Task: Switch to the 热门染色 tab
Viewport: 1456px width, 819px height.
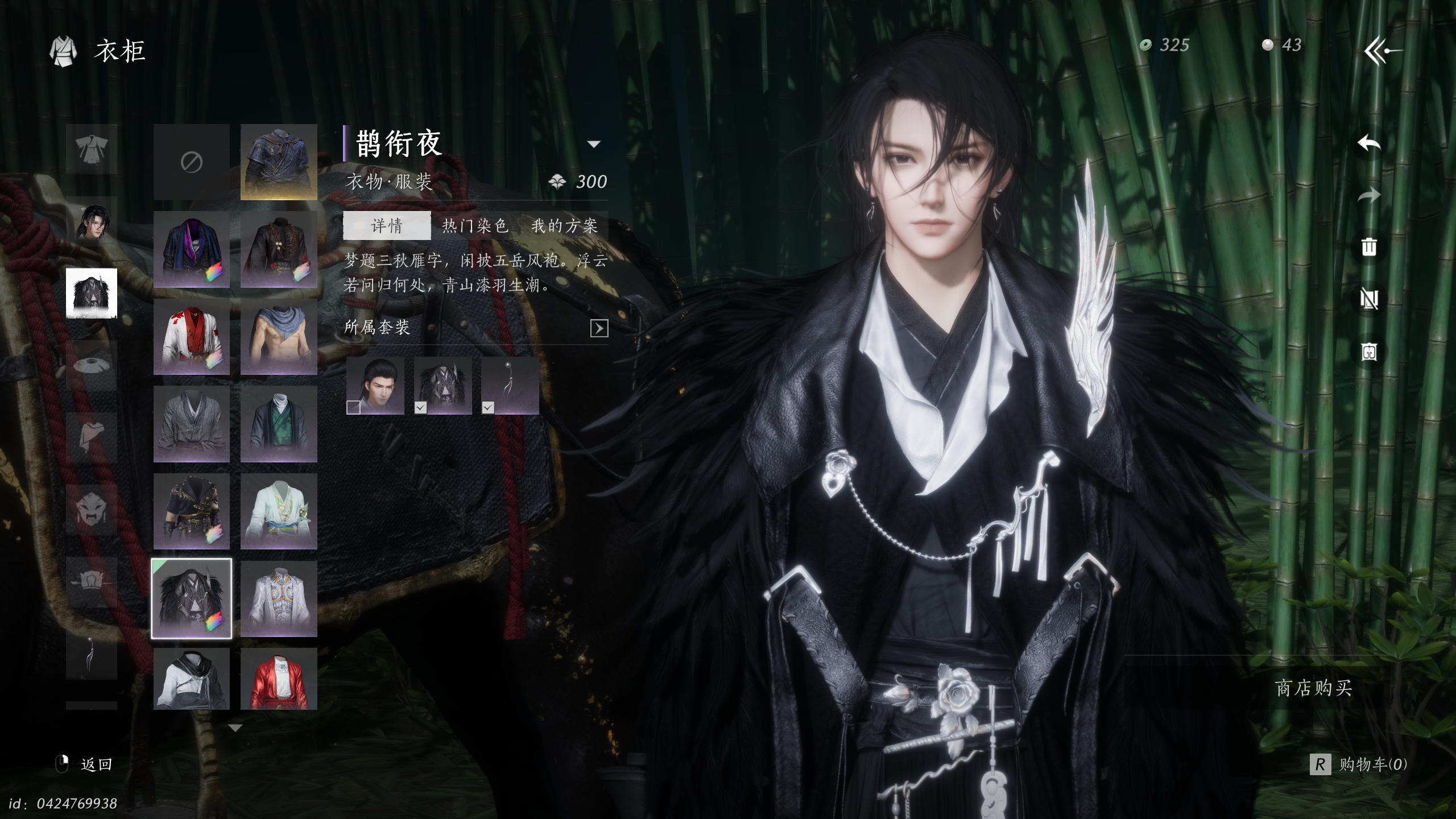Action: [x=475, y=226]
